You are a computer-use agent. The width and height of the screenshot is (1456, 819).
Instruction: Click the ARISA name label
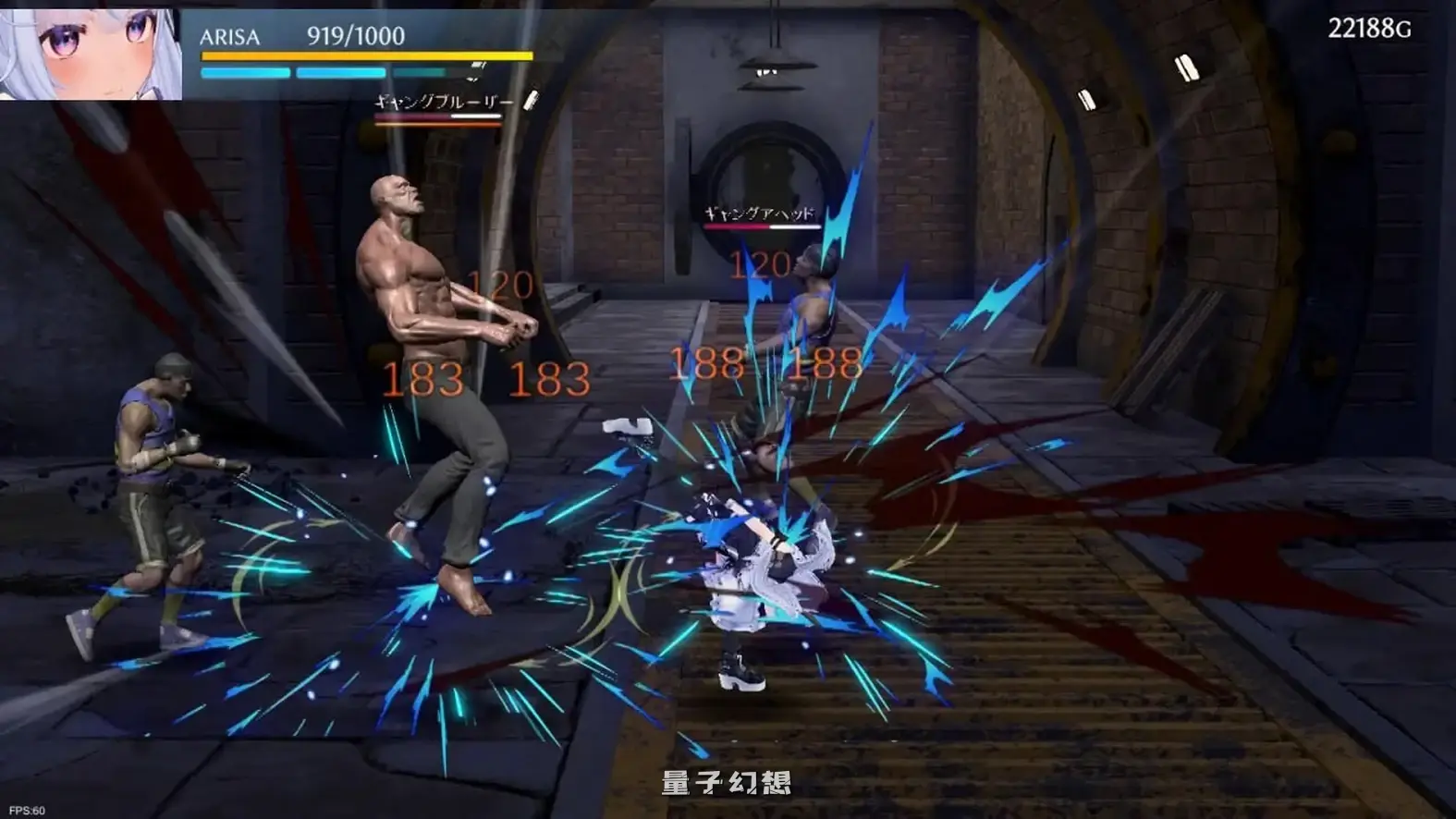[229, 39]
